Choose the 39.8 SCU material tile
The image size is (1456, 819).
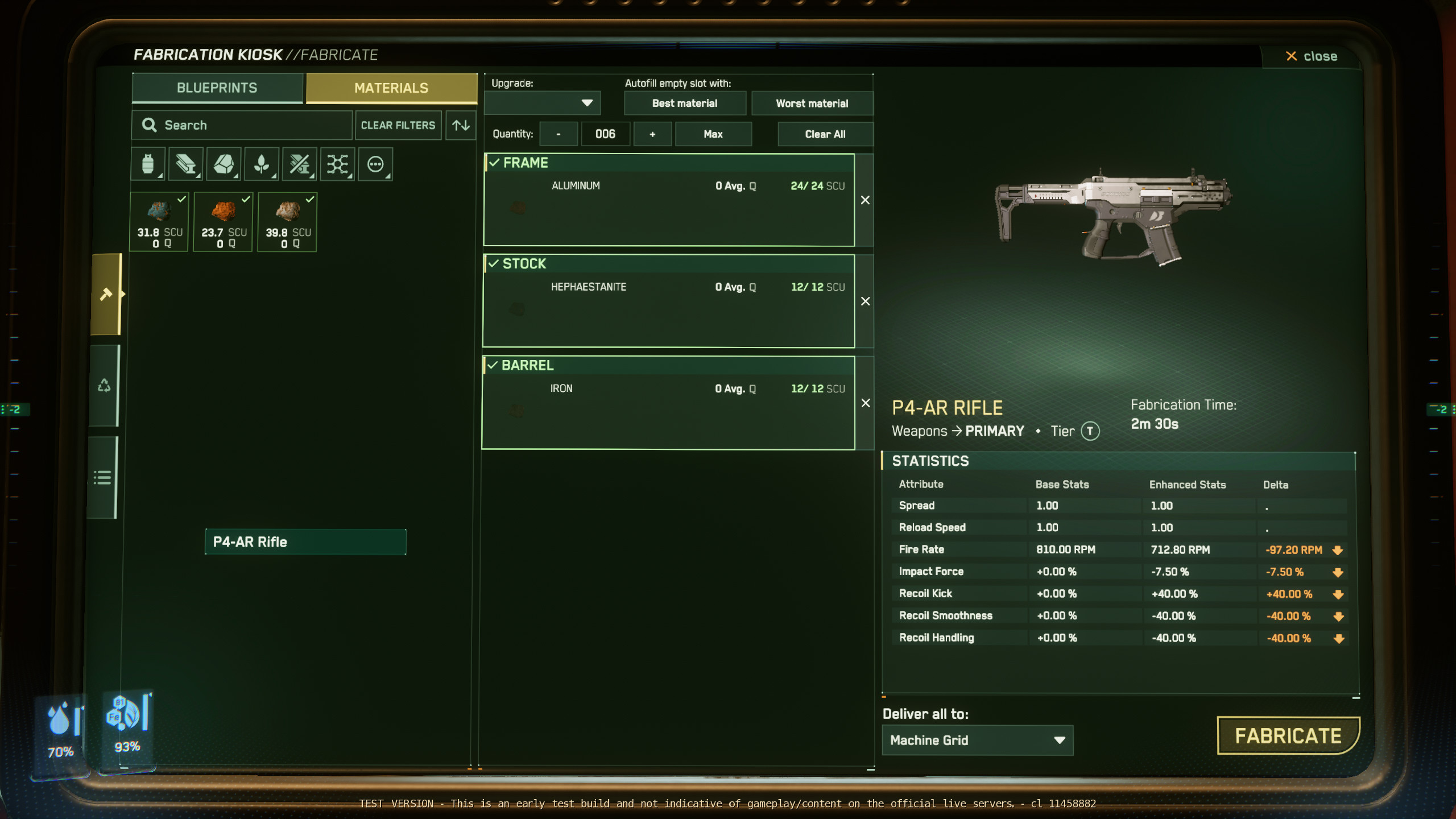(288, 222)
